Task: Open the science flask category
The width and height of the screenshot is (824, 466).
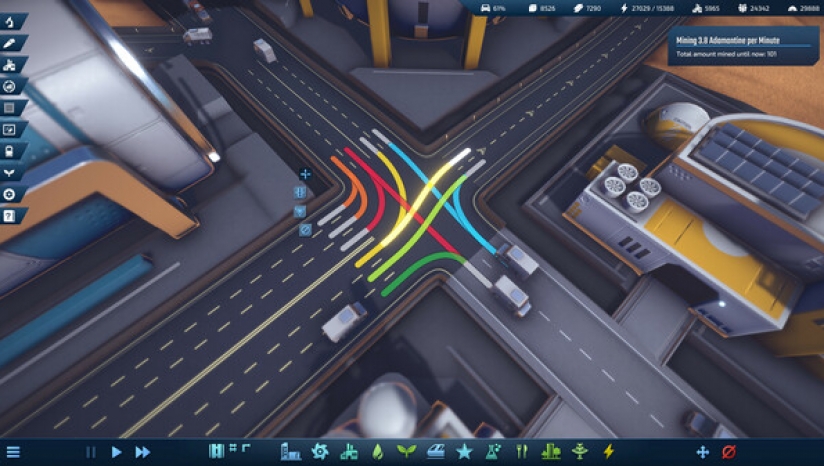Action: 493,451
